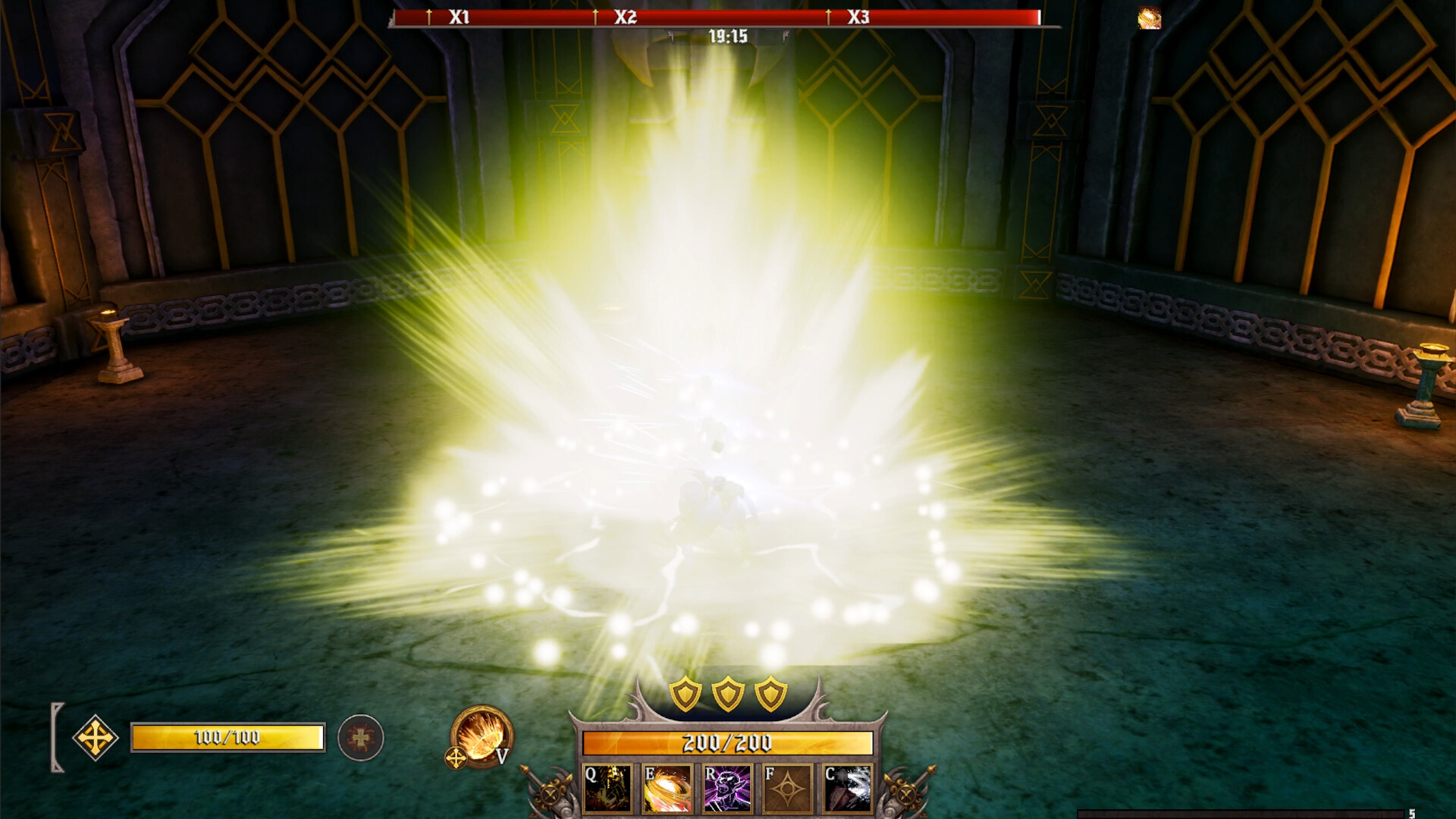
Task: Select the diamond cross emblem left of health bar
Action: click(96, 739)
